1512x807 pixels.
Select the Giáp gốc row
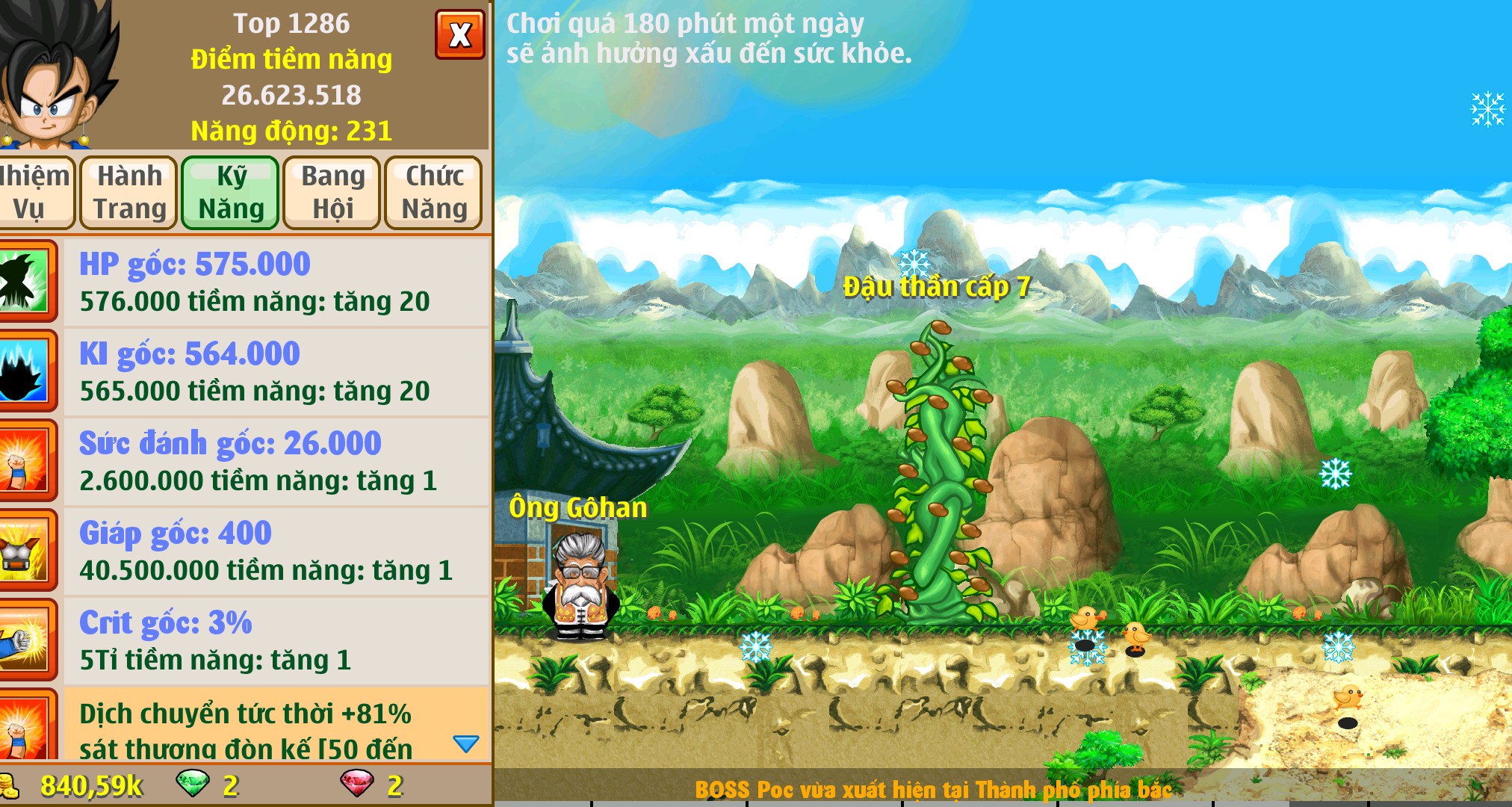coord(276,551)
